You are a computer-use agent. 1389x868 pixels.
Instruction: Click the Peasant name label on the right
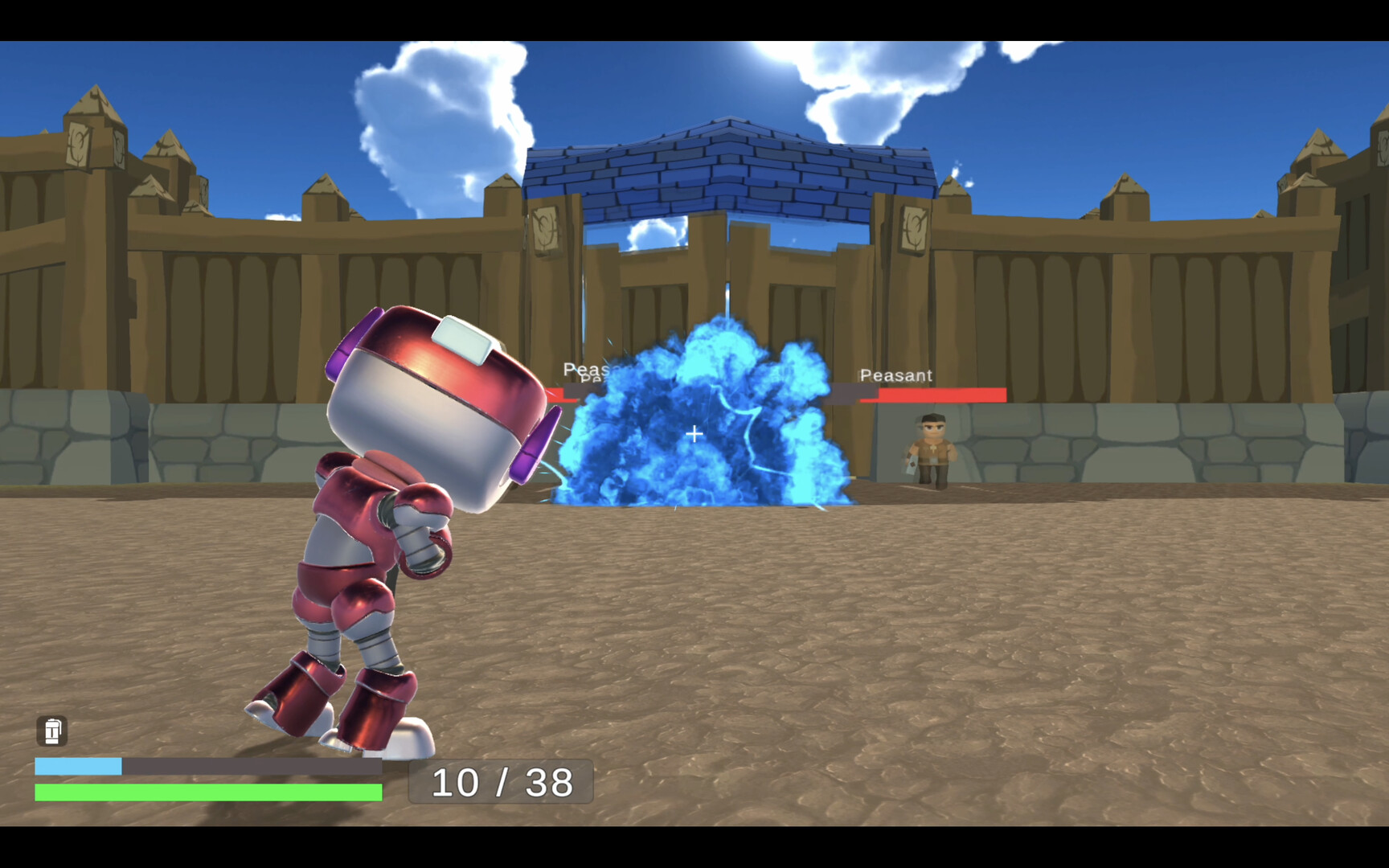(895, 375)
